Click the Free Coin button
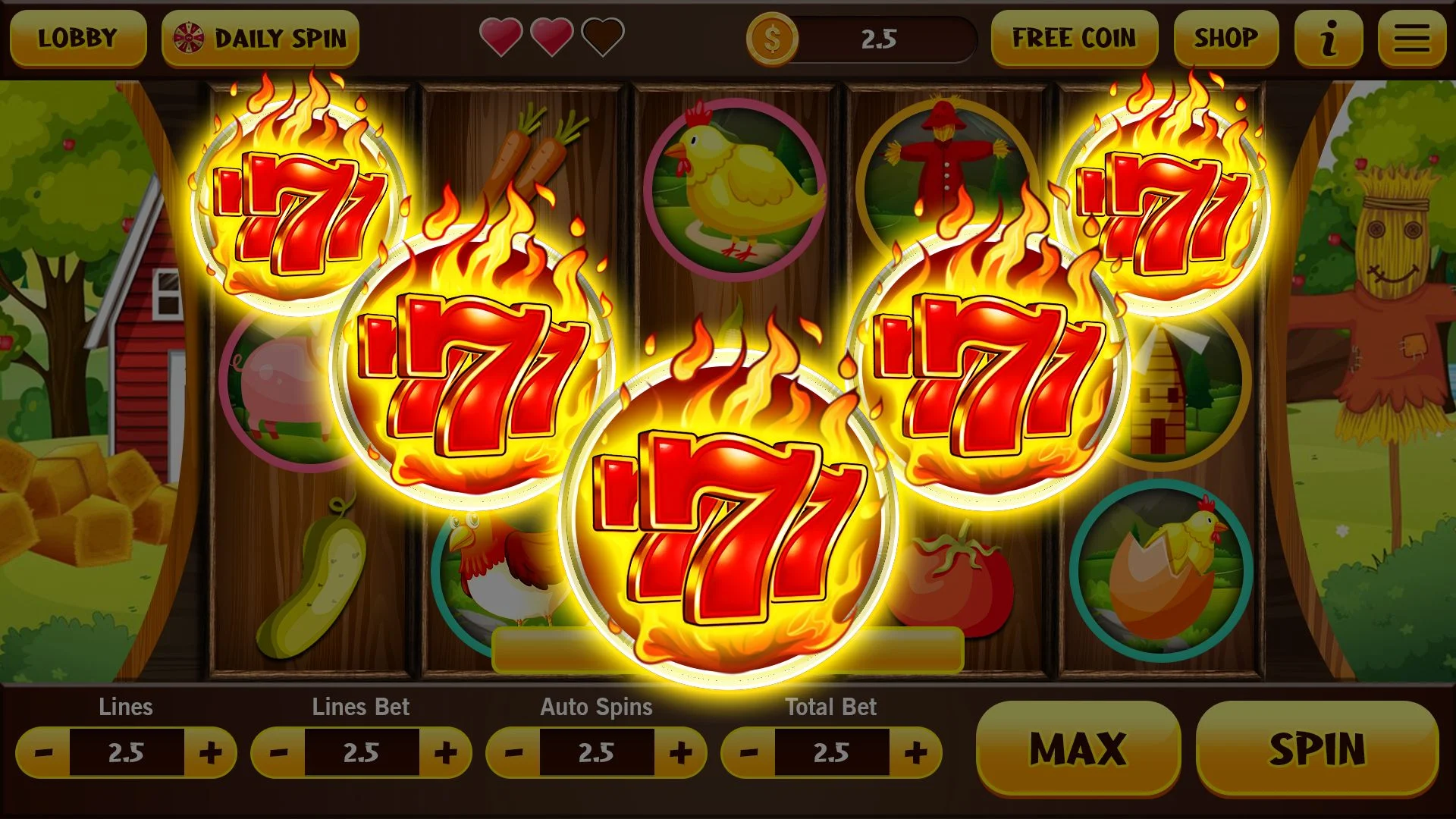This screenshot has height=819, width=1456. [1074, 37]
